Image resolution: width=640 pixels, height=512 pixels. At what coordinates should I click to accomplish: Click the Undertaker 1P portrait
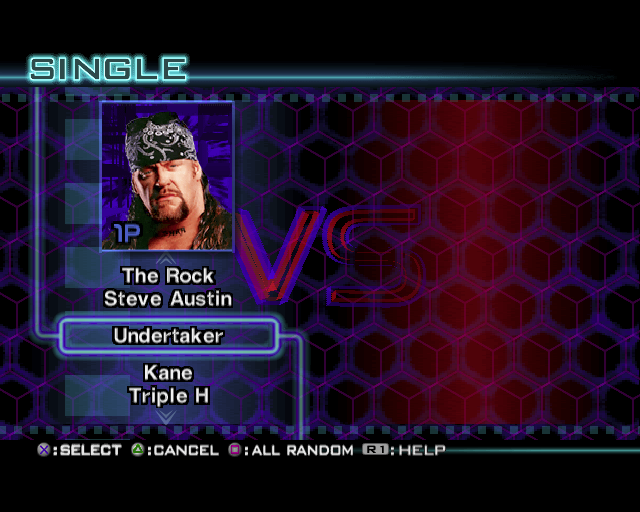(x=167, y=176)
